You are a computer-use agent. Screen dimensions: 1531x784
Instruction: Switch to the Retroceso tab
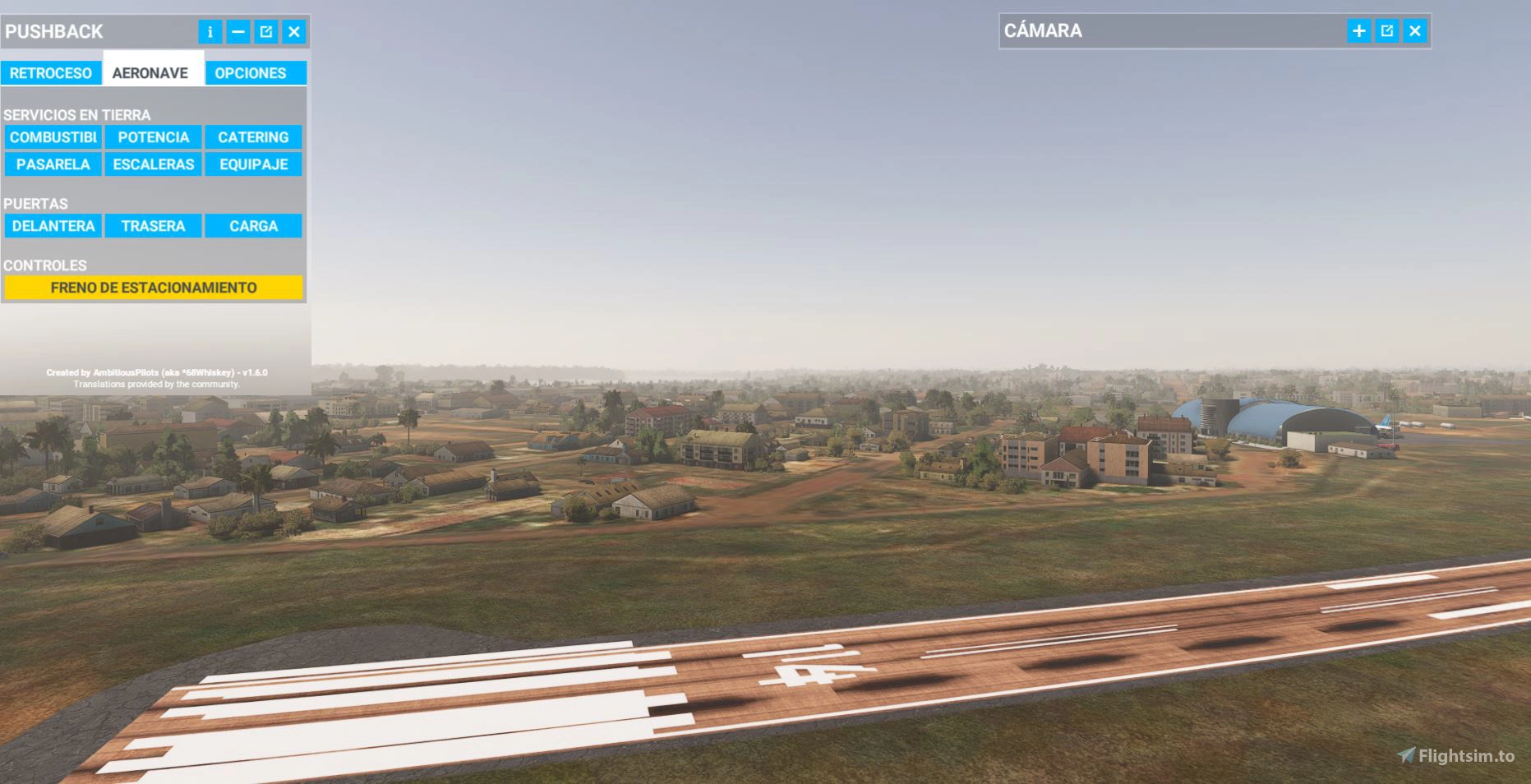(x=51, y=73)
